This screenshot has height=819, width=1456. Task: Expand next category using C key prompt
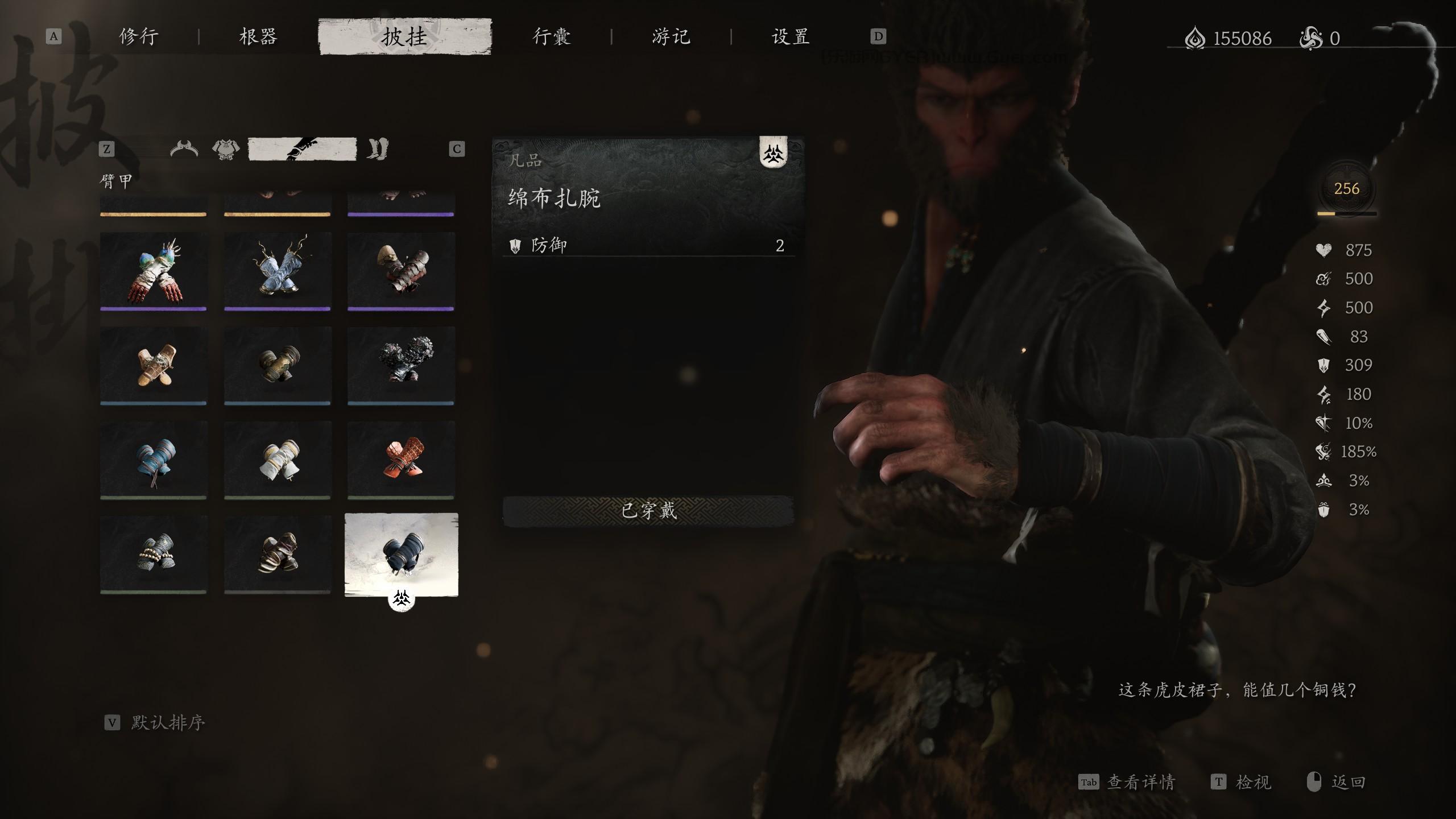(x=456, y=149)
